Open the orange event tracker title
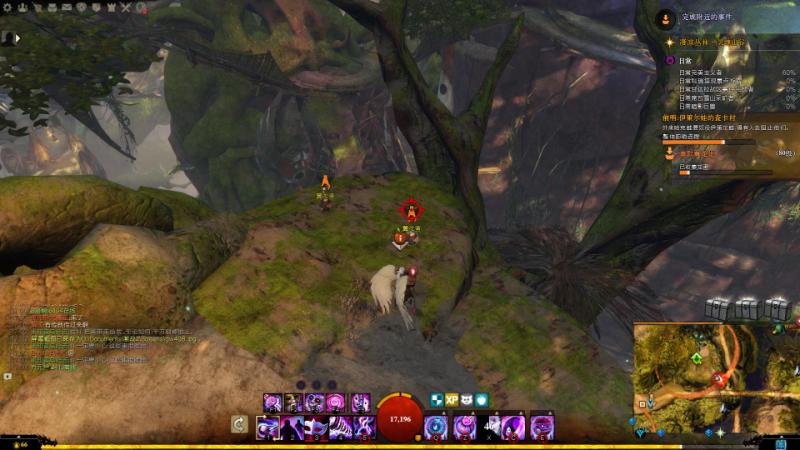This screenshot has height=450, width=800. pos(690,117)
